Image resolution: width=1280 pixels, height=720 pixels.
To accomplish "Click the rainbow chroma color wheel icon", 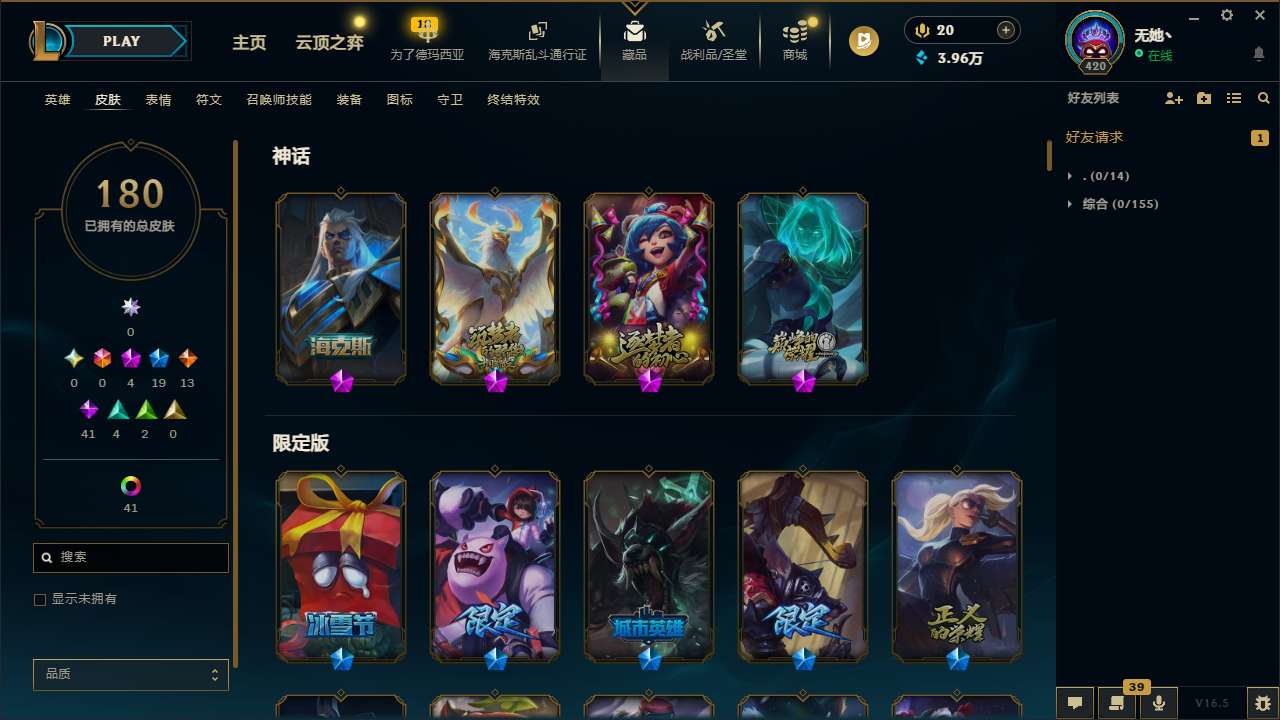I will [x=130, y=485].
